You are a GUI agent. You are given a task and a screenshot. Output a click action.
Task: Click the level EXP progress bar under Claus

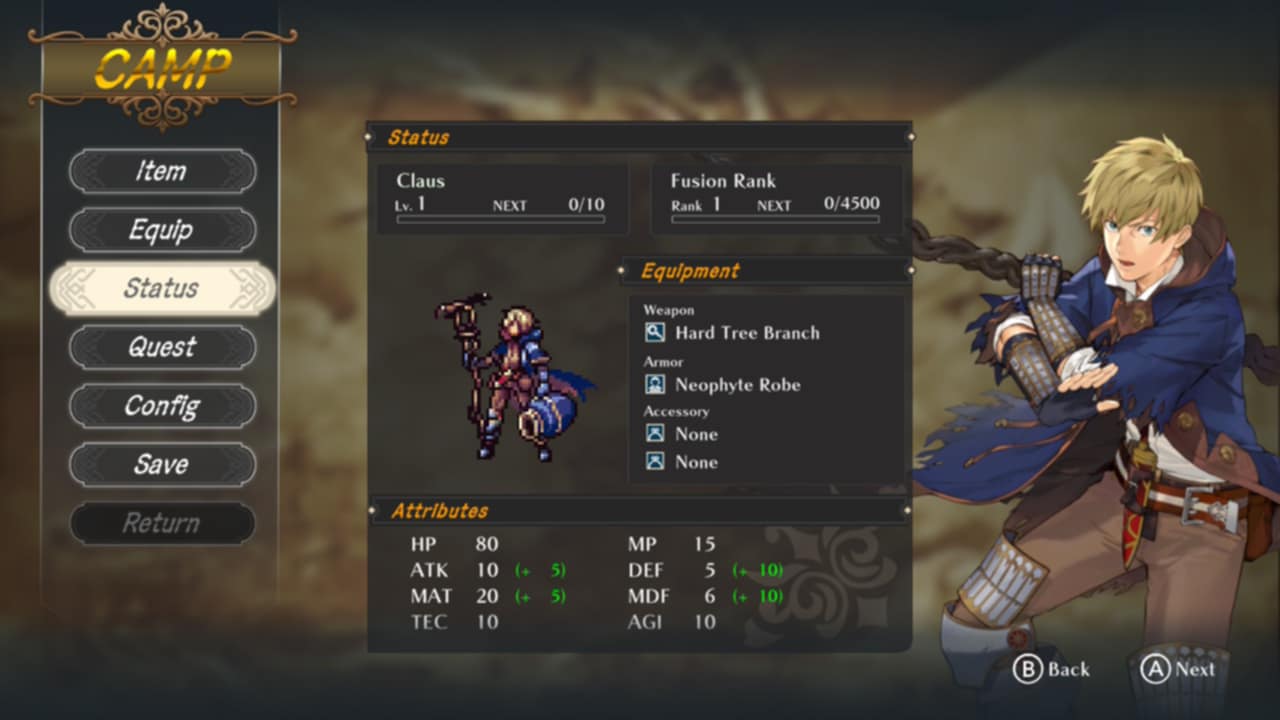[500, 218]
